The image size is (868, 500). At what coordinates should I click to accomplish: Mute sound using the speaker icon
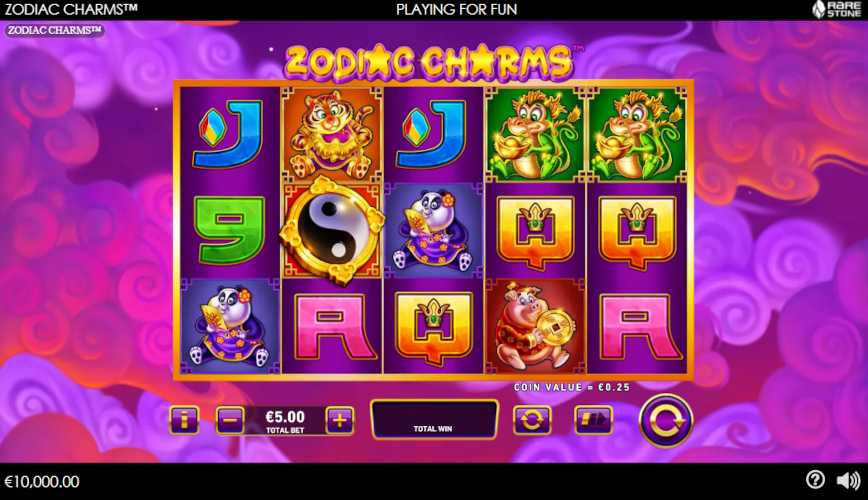click(847, 480)
